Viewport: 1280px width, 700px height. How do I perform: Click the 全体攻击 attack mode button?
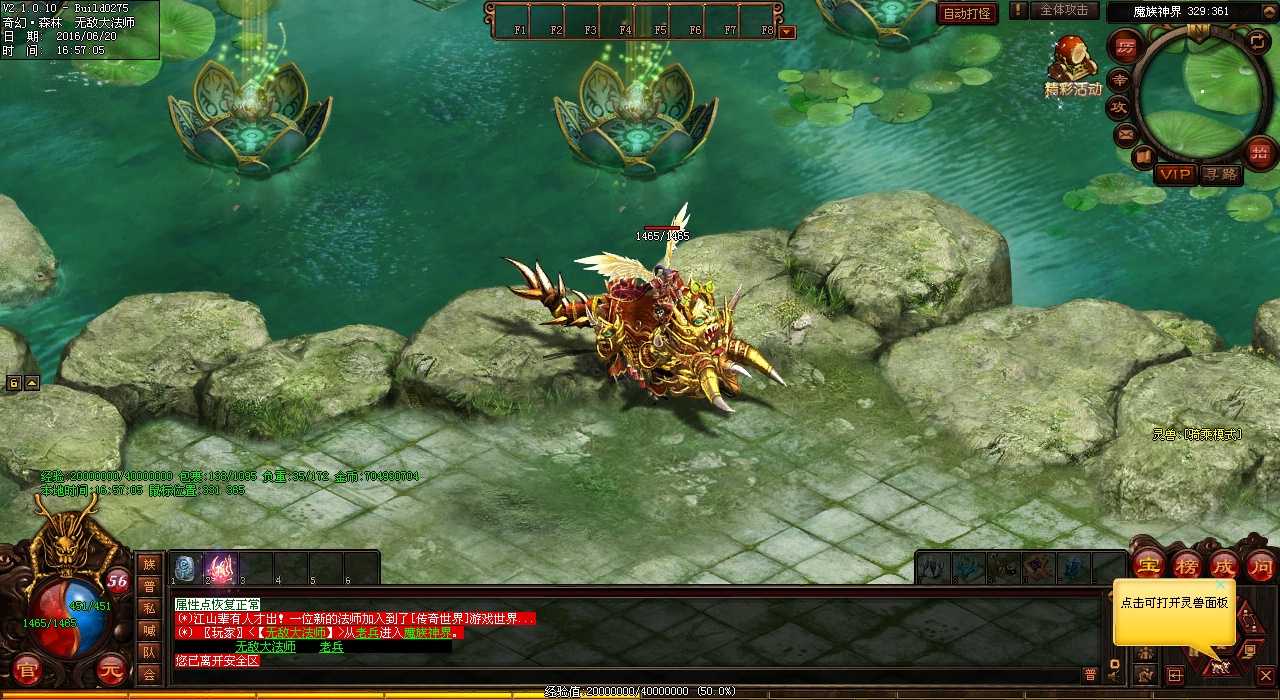click(x=1063, y=10)
